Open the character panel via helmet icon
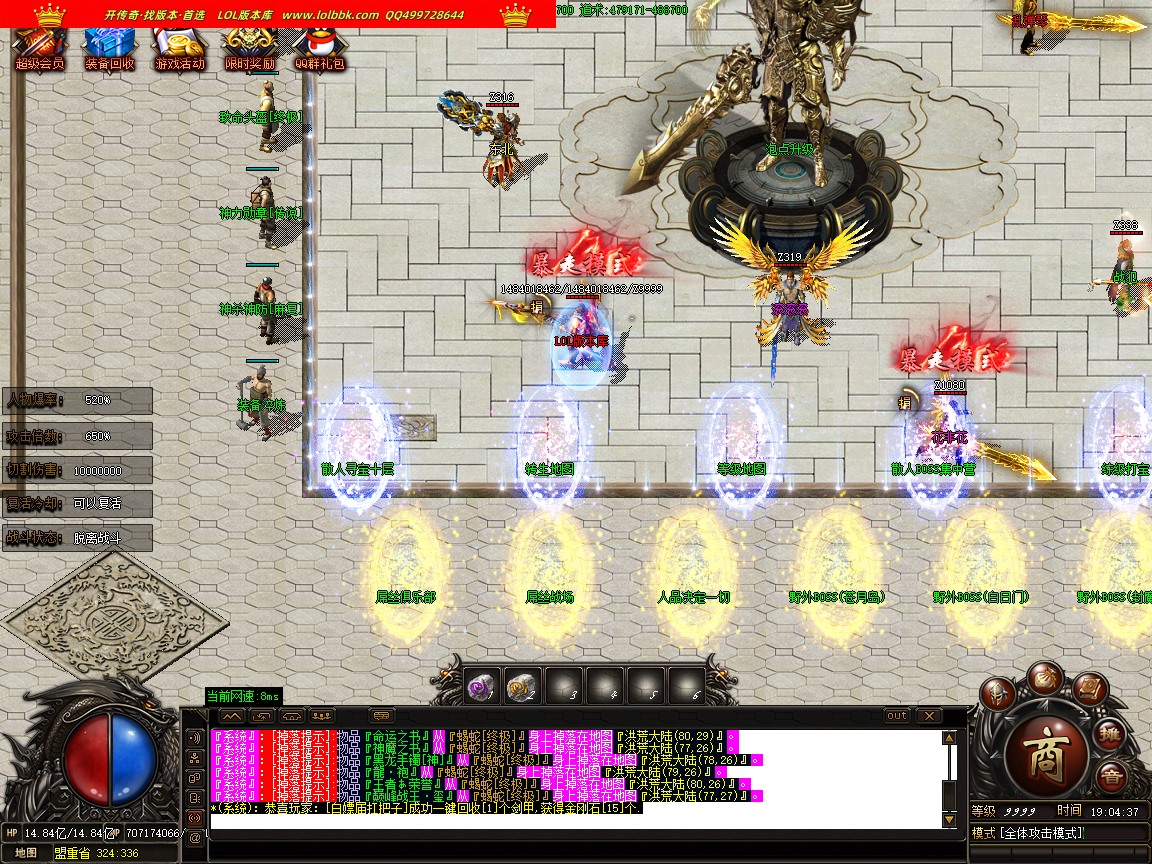 996,693
